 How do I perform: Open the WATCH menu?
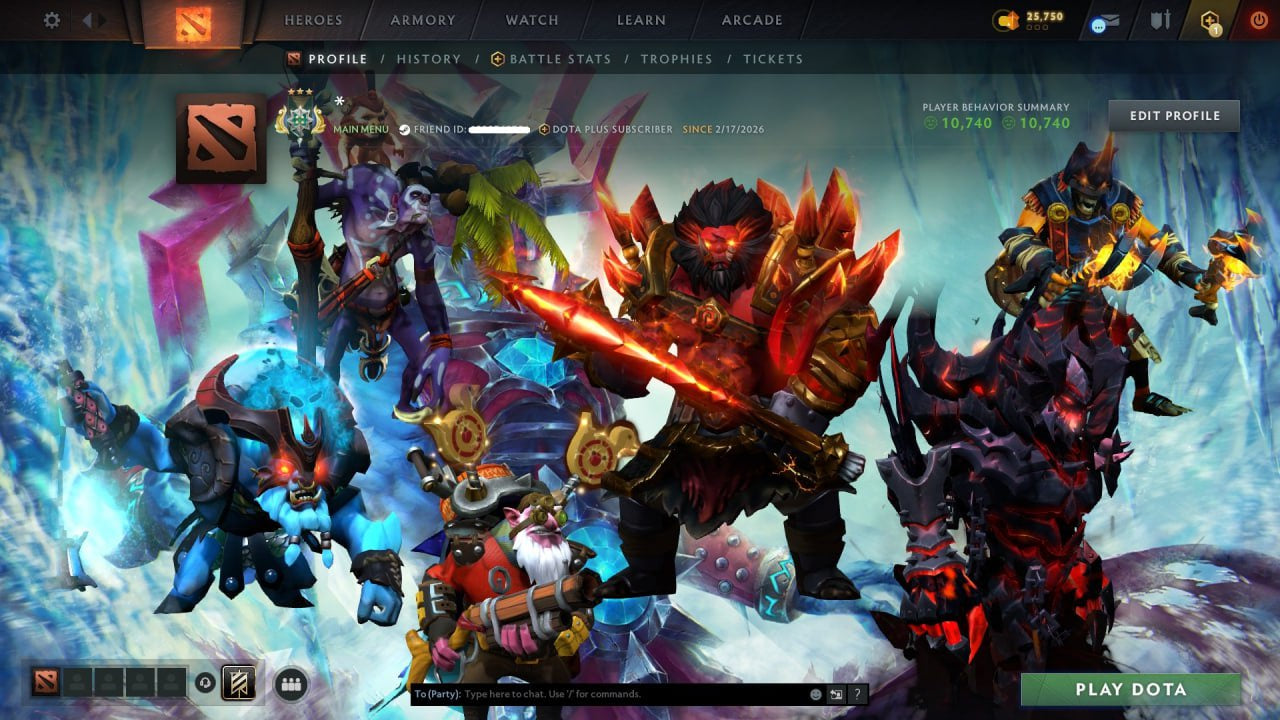531,19
